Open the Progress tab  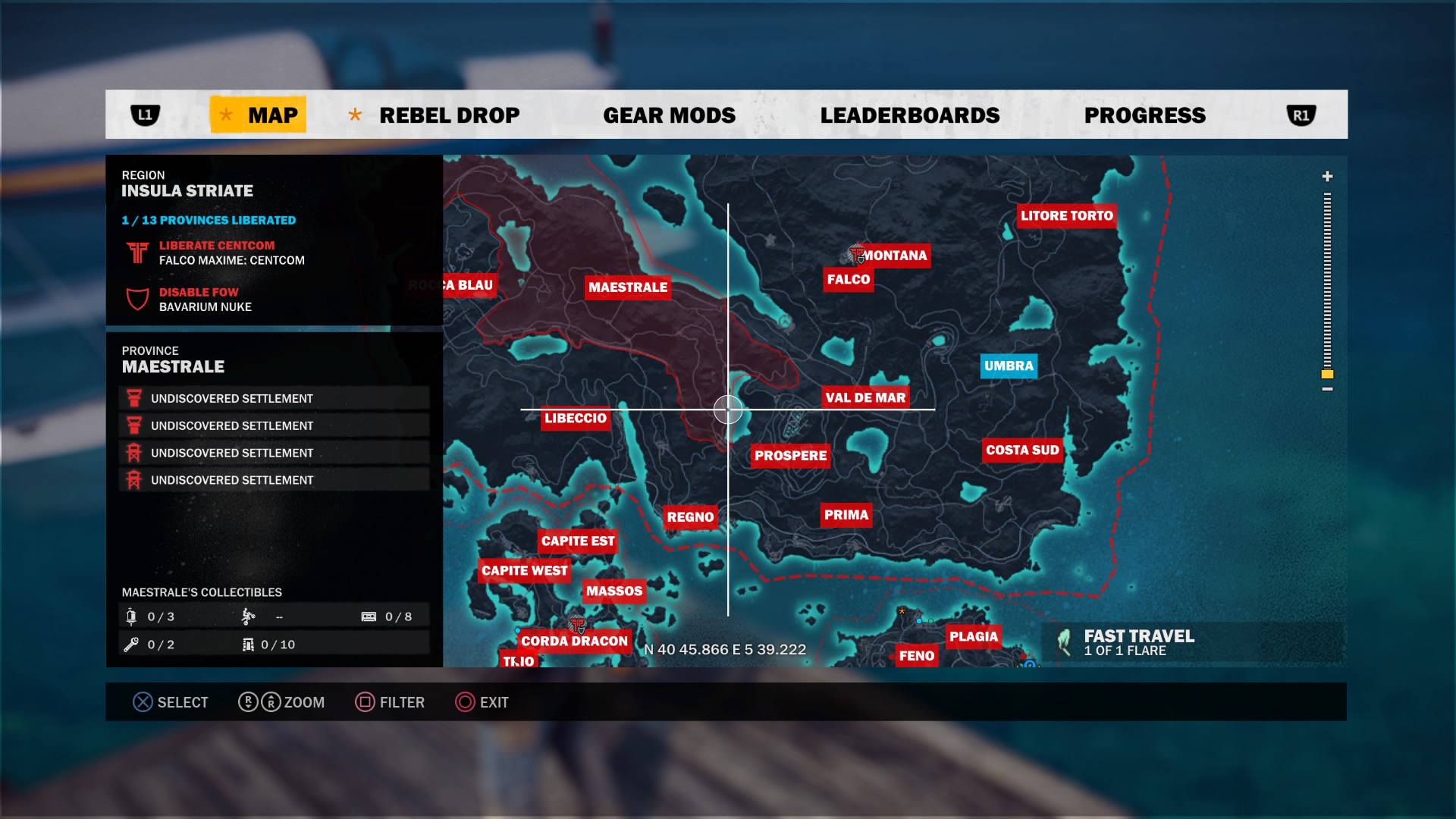pyautogui.click(x=1145, y=115)
